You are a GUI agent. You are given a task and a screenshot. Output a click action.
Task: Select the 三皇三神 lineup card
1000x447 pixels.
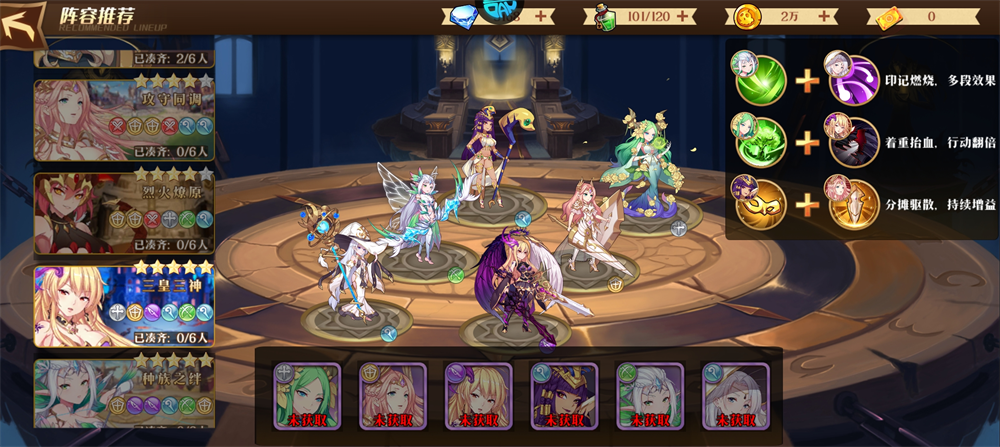click(x=124, y=305)
